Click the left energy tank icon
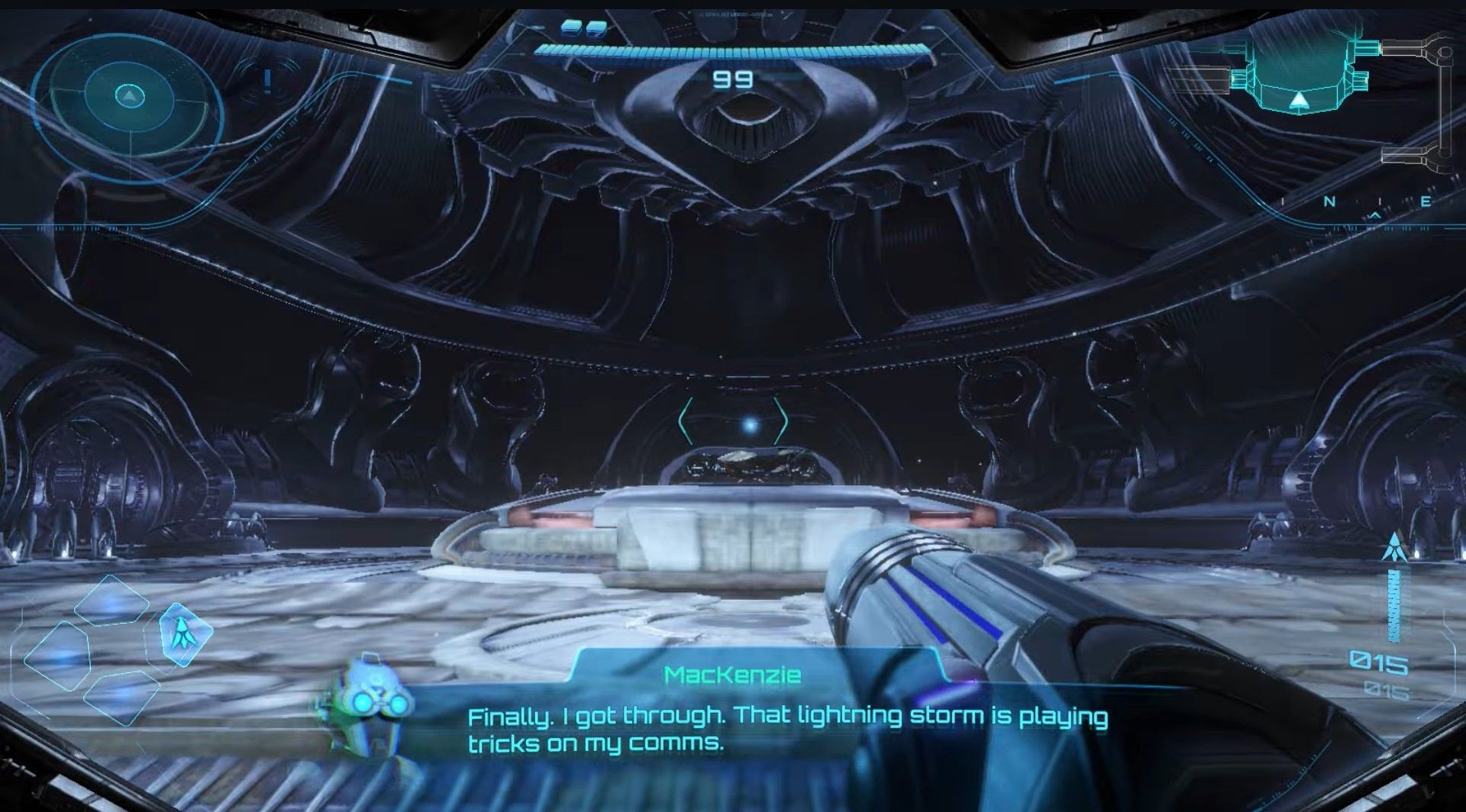Screen dimensions: 1466x812 click(x=571, y=29)
